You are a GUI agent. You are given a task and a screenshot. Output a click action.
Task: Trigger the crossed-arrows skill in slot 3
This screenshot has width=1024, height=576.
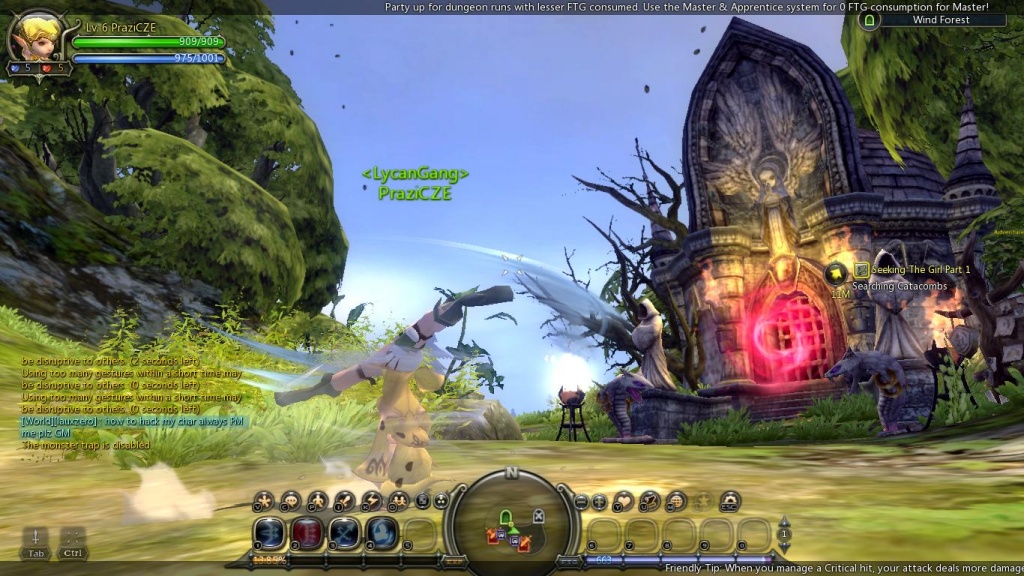[x=344, y=534]
